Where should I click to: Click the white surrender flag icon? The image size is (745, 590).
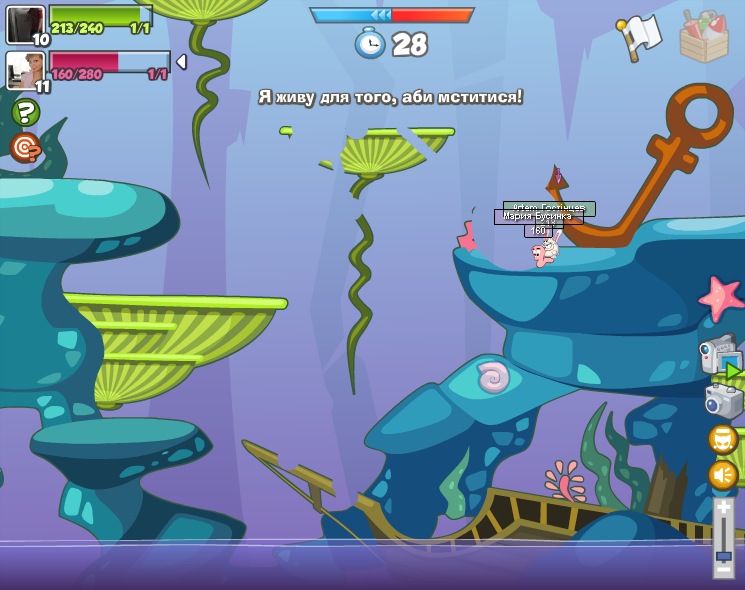640,37
